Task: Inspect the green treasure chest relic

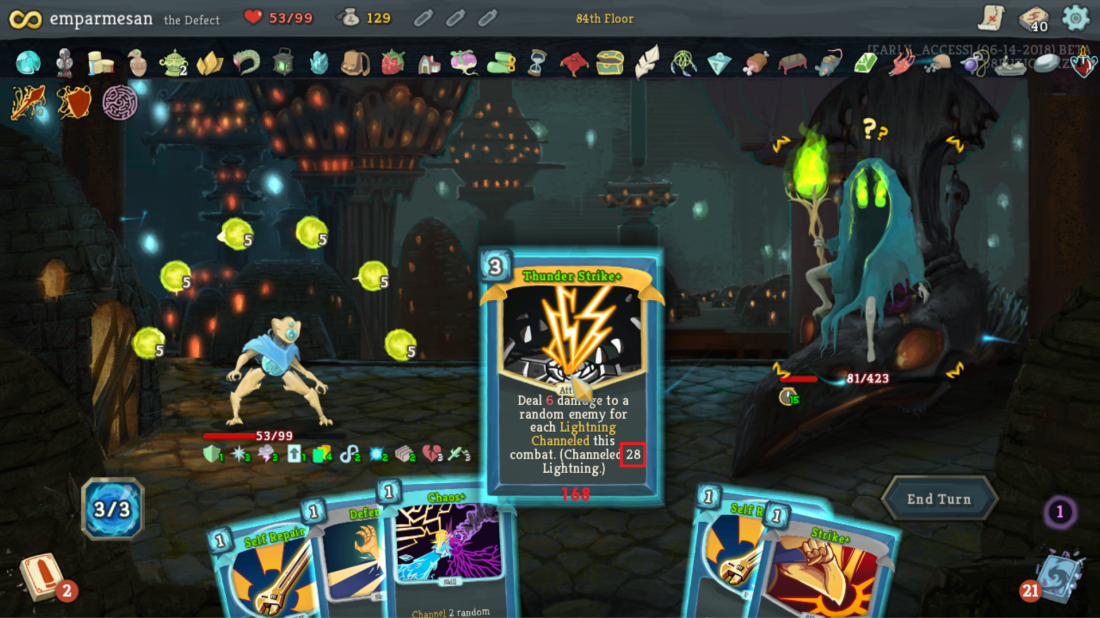Action: (x=610, y=63)
